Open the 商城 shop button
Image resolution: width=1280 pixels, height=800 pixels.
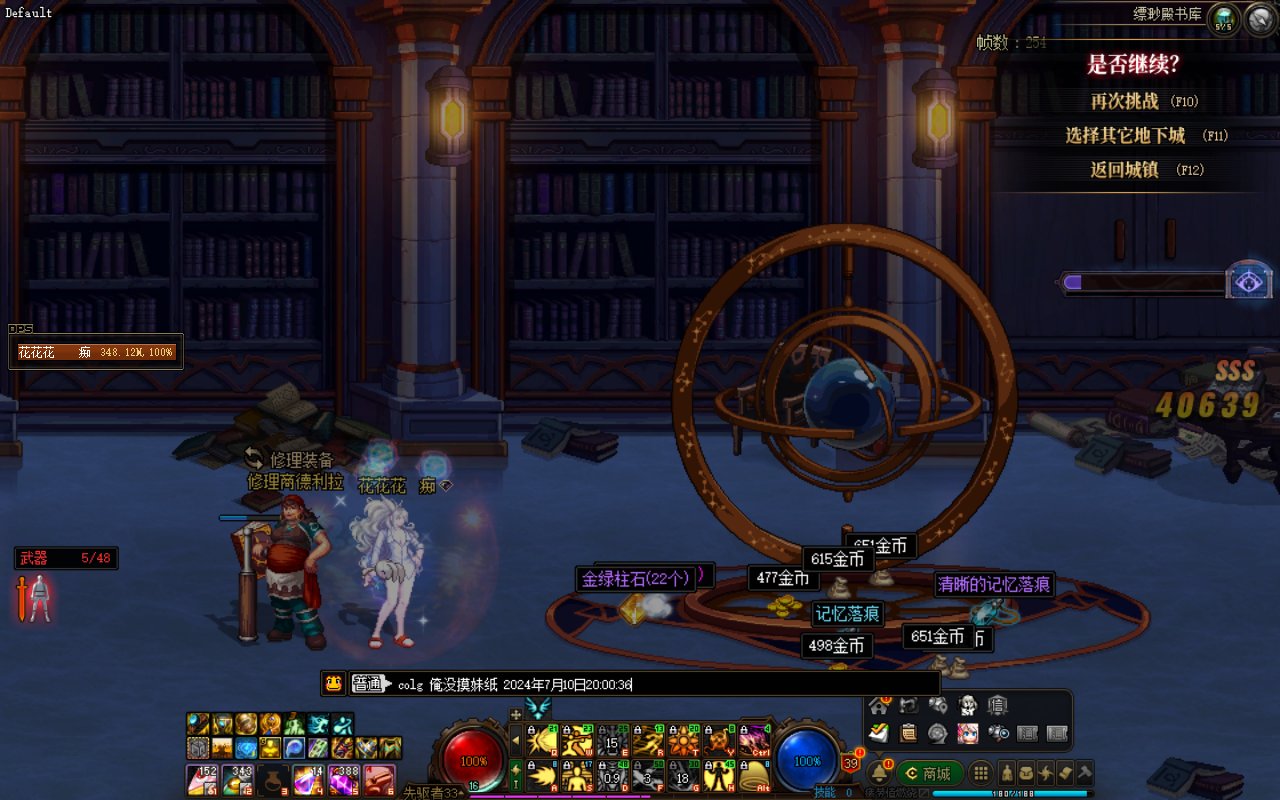point(929,773)
